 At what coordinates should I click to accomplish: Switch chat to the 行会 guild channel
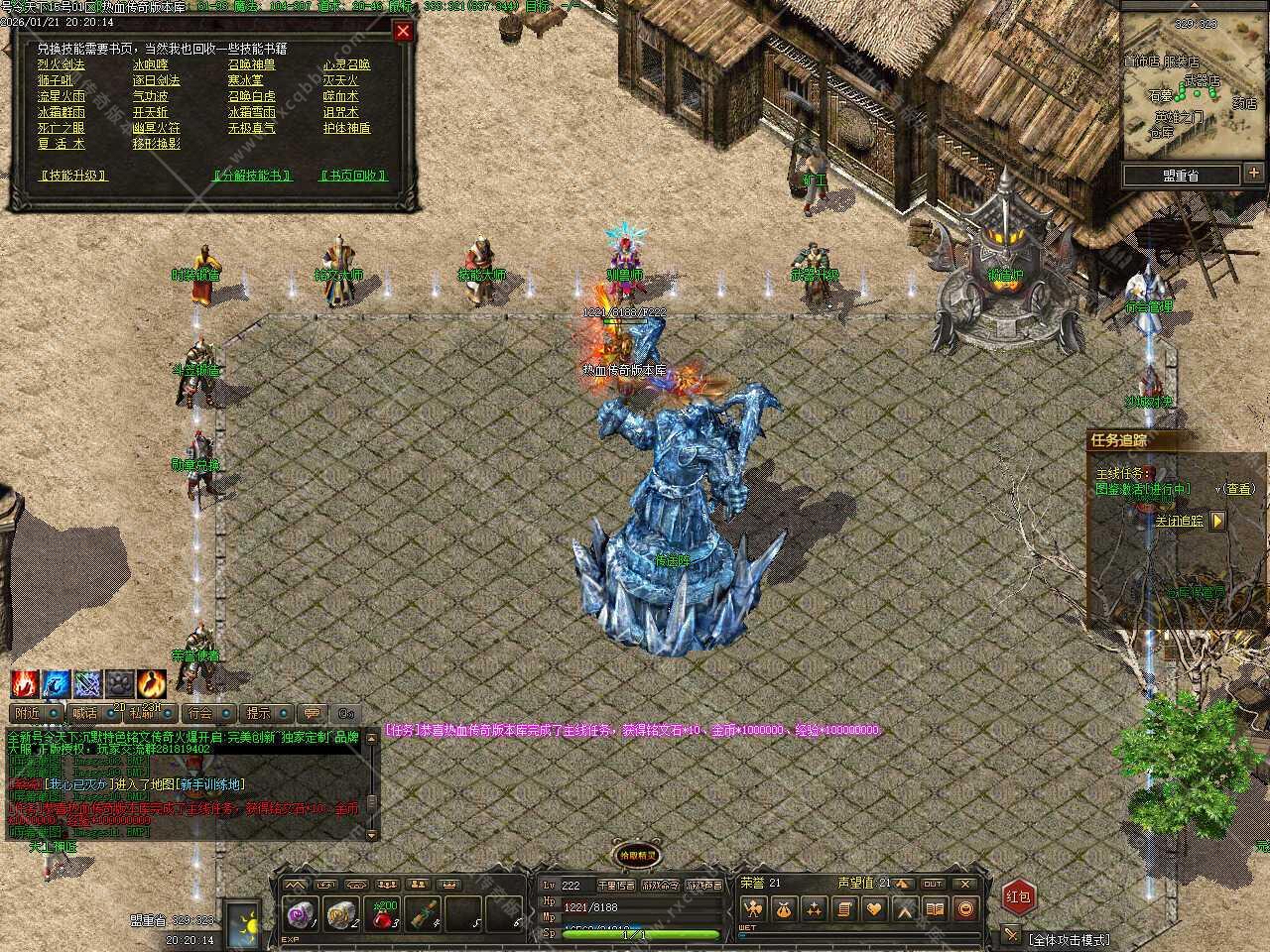tap(200, 713)
